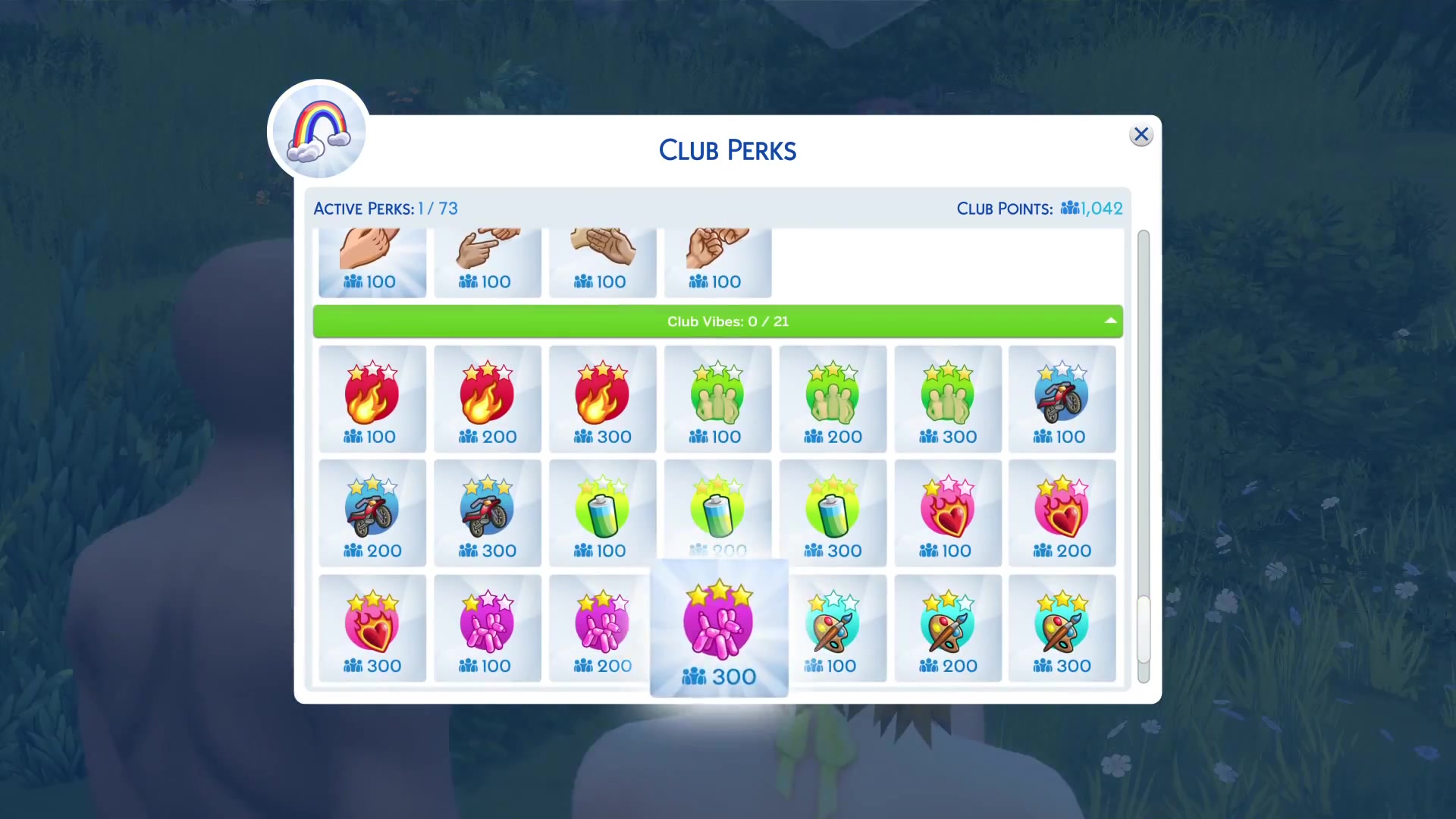Choose the 300-point flame vibe perk
Image resolution: width=1456 pixels, height=819 pixels.
click(602, 400)
